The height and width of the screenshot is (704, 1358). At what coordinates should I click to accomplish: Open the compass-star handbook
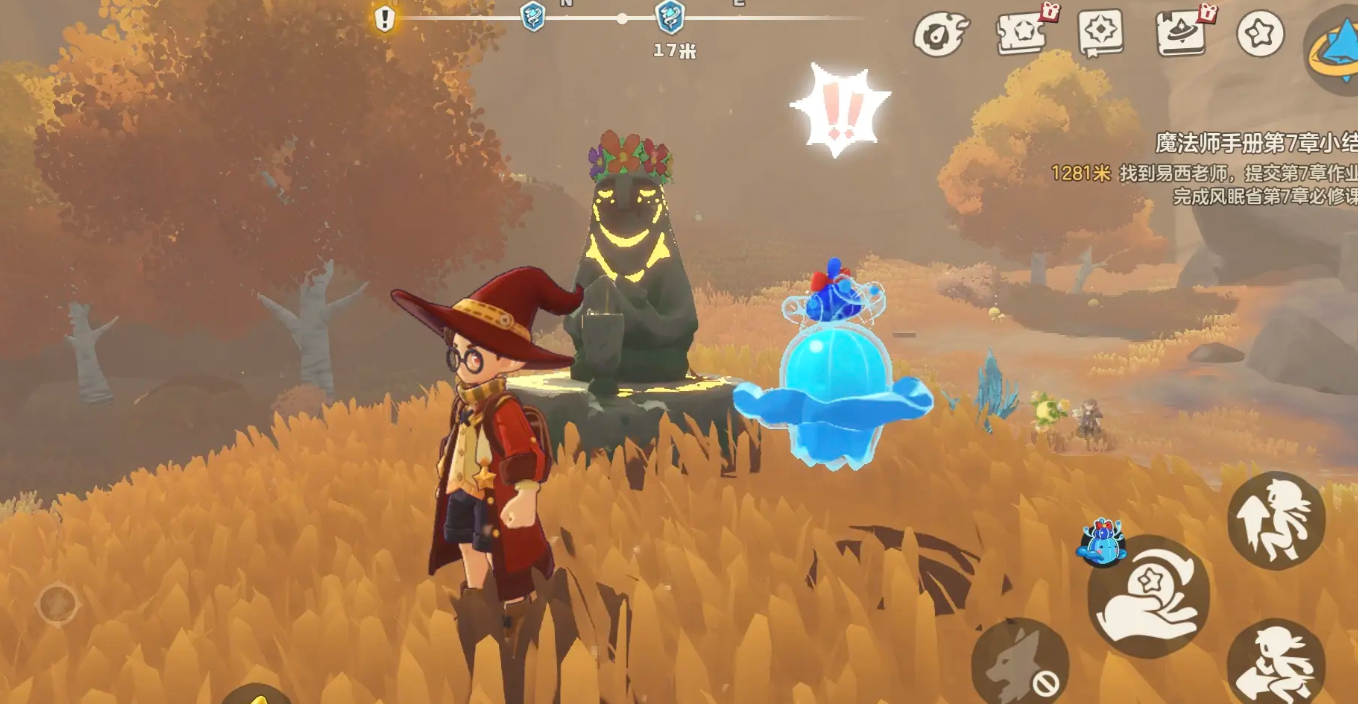click(x=1101, y=33)
